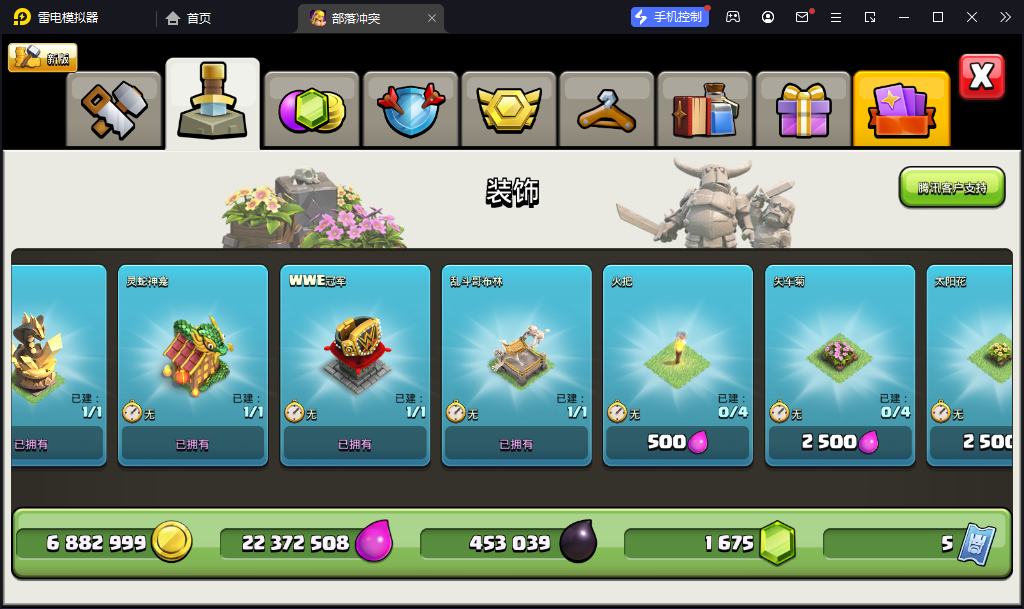The height and width of the screenshot is (609, 1024).
Task: Select the purple star cards offers tab
Action: (901, 109)
